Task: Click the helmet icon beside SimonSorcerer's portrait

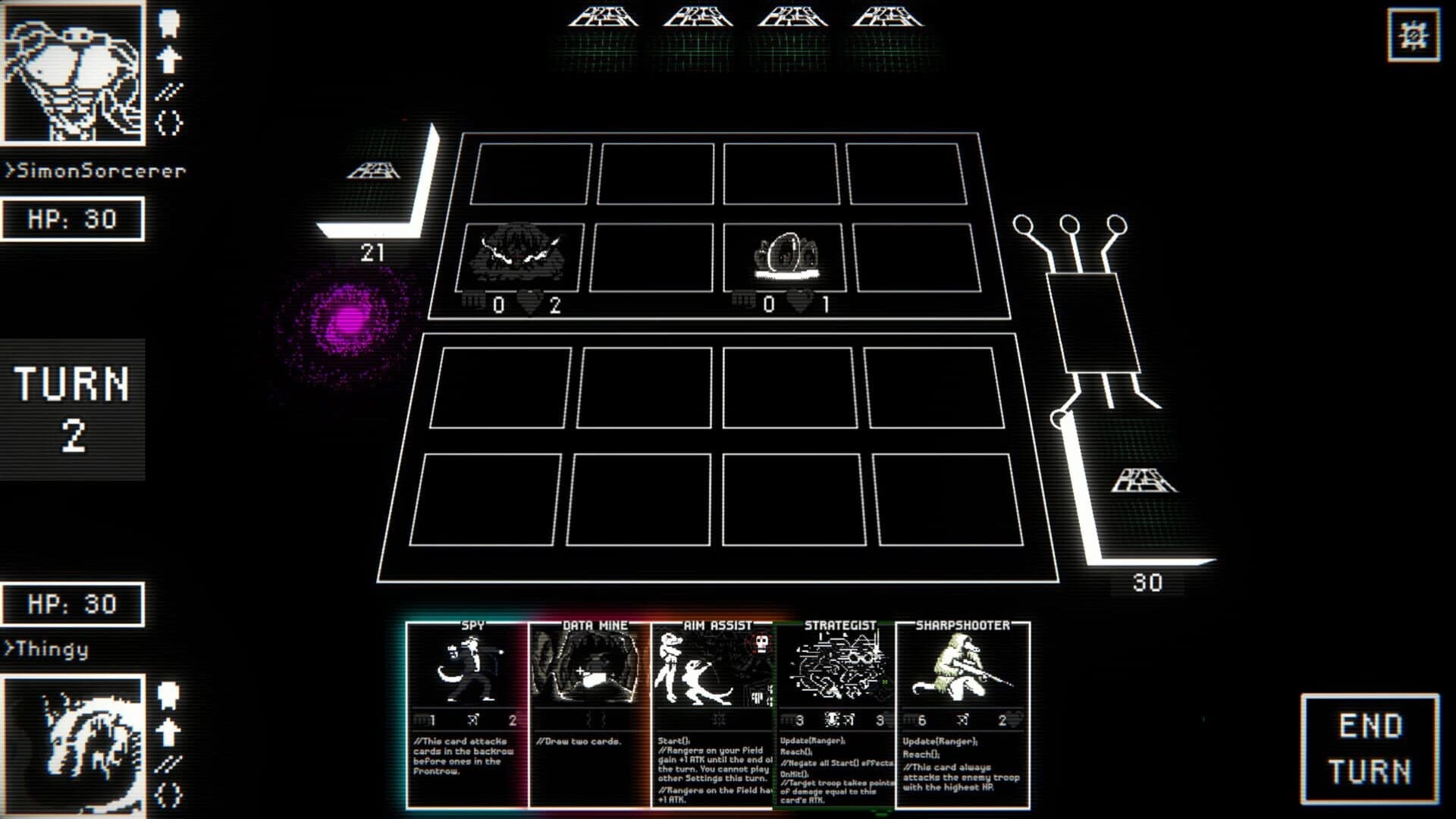Action: [x=168, y=23]
